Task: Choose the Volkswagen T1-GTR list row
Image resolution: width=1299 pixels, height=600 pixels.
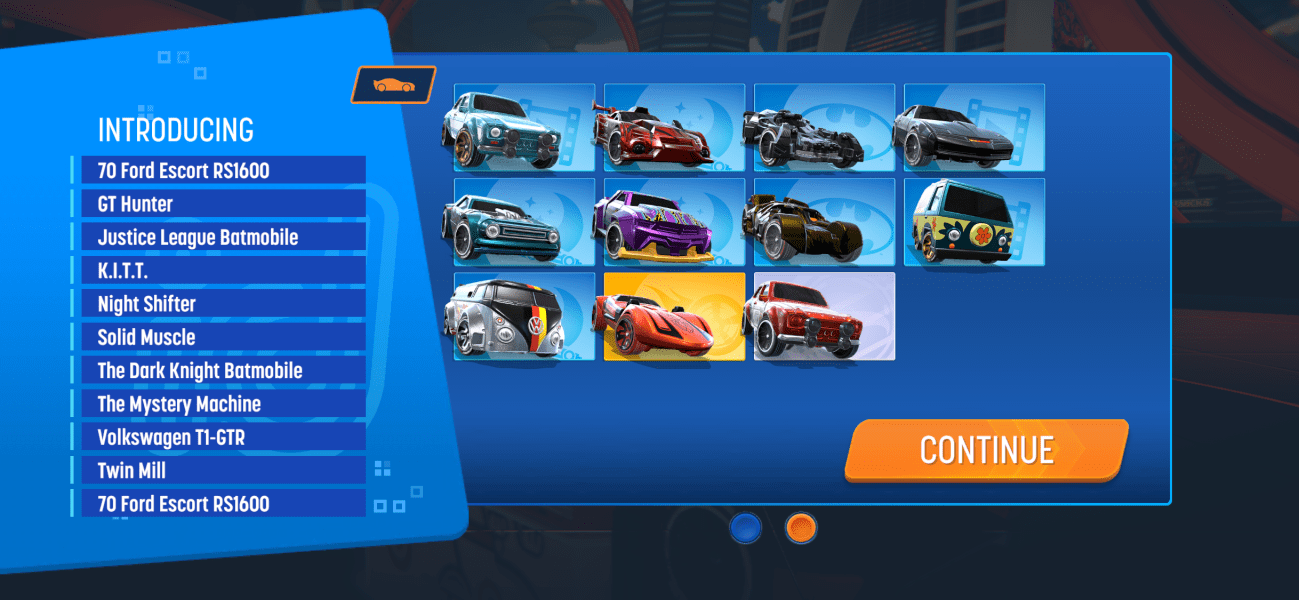Action: pos(218,437)
